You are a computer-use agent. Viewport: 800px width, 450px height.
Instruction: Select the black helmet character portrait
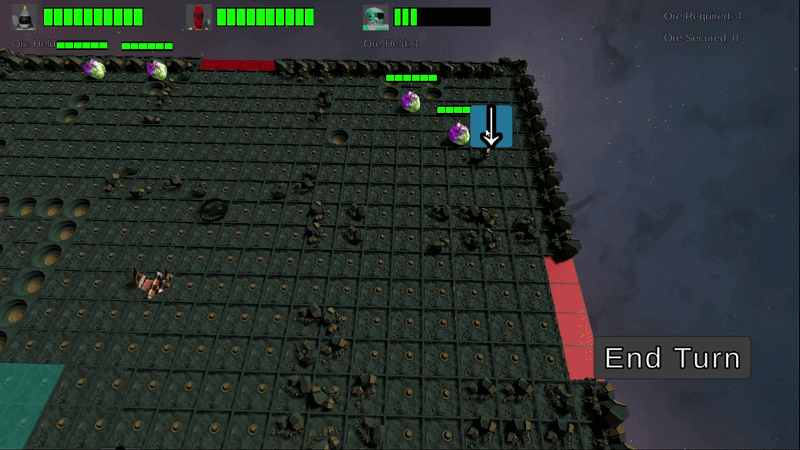tap(24, 17)
